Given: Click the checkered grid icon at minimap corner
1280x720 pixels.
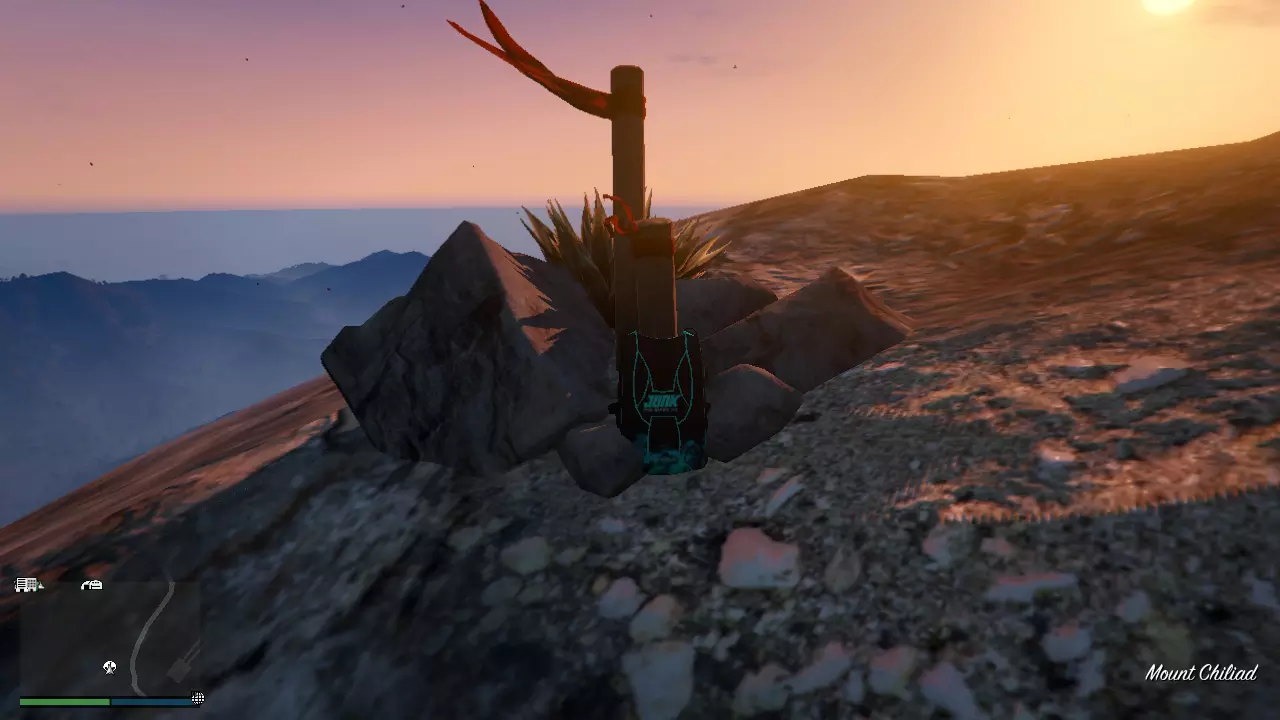Looking at the screenshot, I should coord(198,698).
